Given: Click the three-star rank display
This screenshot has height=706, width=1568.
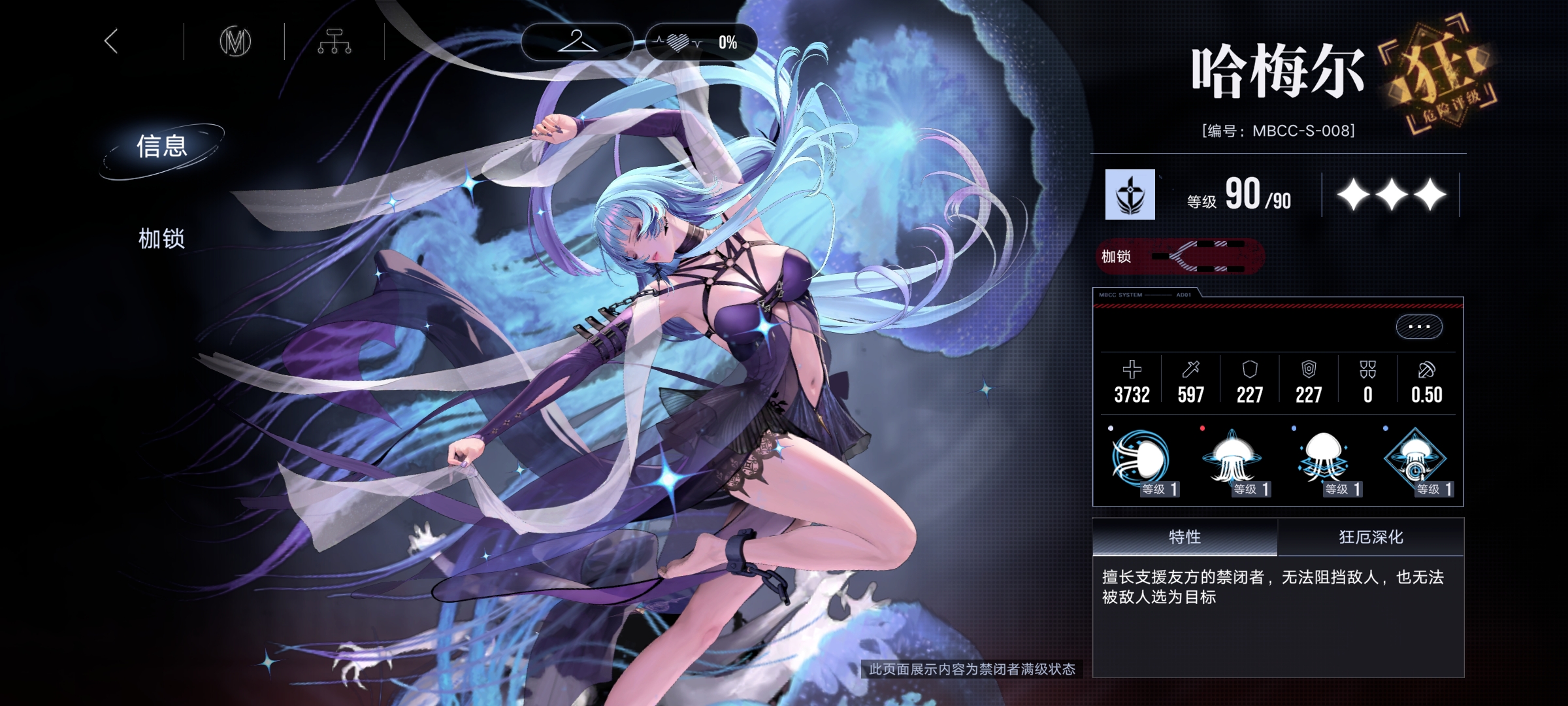Looking at the screenshot, I should (x=1392, y=195).
